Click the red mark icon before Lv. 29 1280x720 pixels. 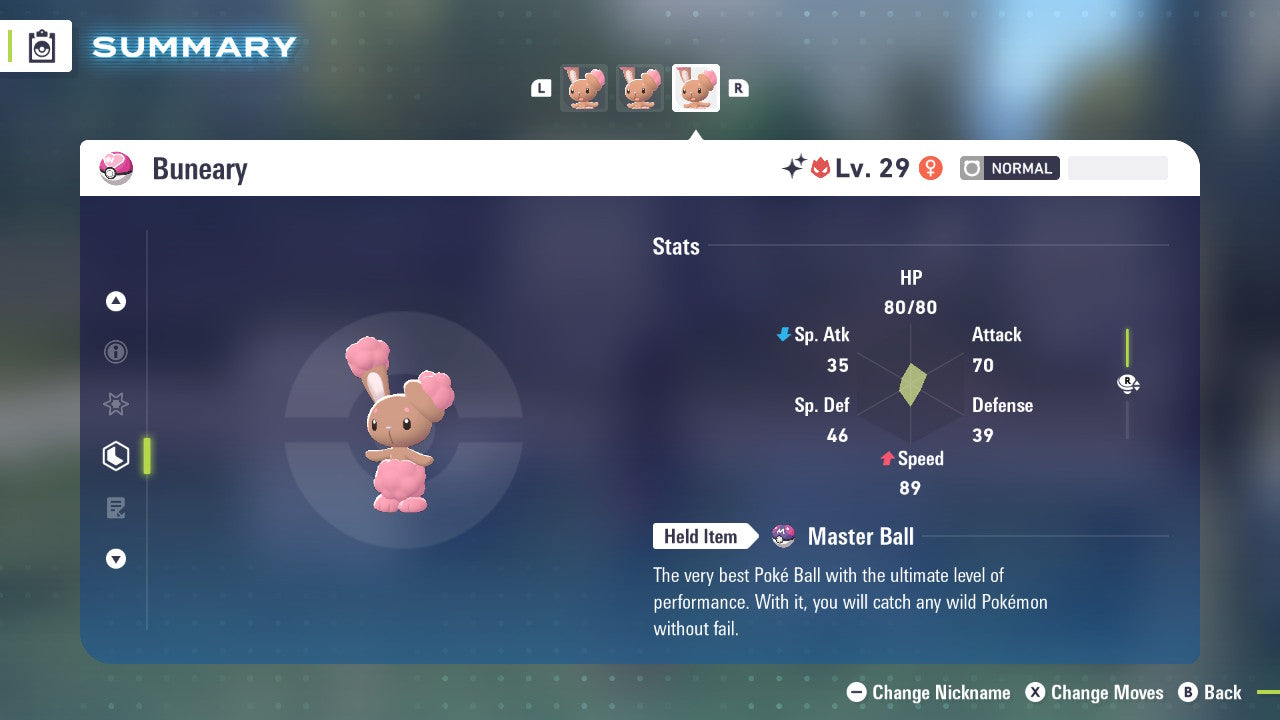(x=818, y=168)
